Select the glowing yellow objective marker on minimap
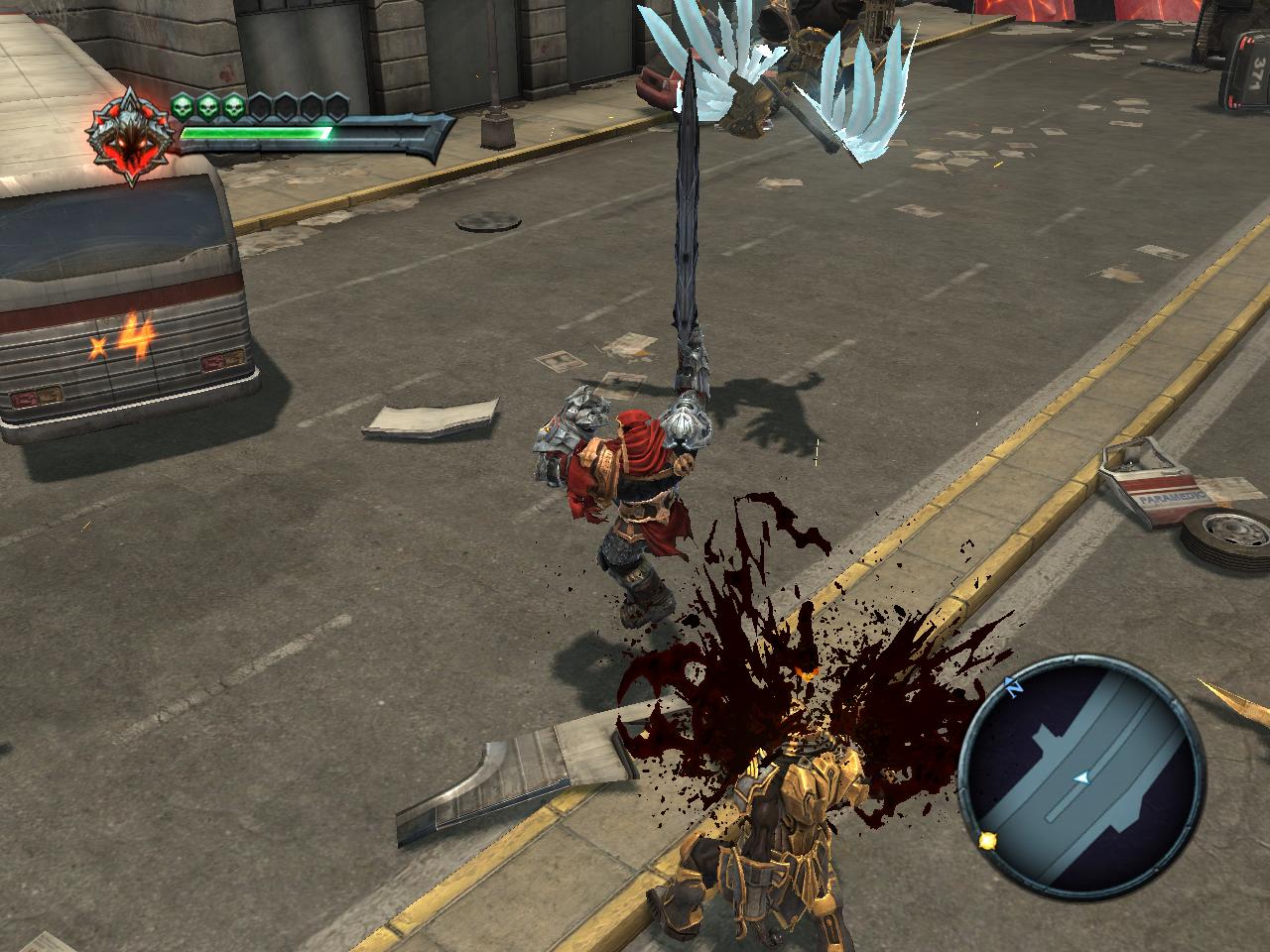 click(988, 840)
